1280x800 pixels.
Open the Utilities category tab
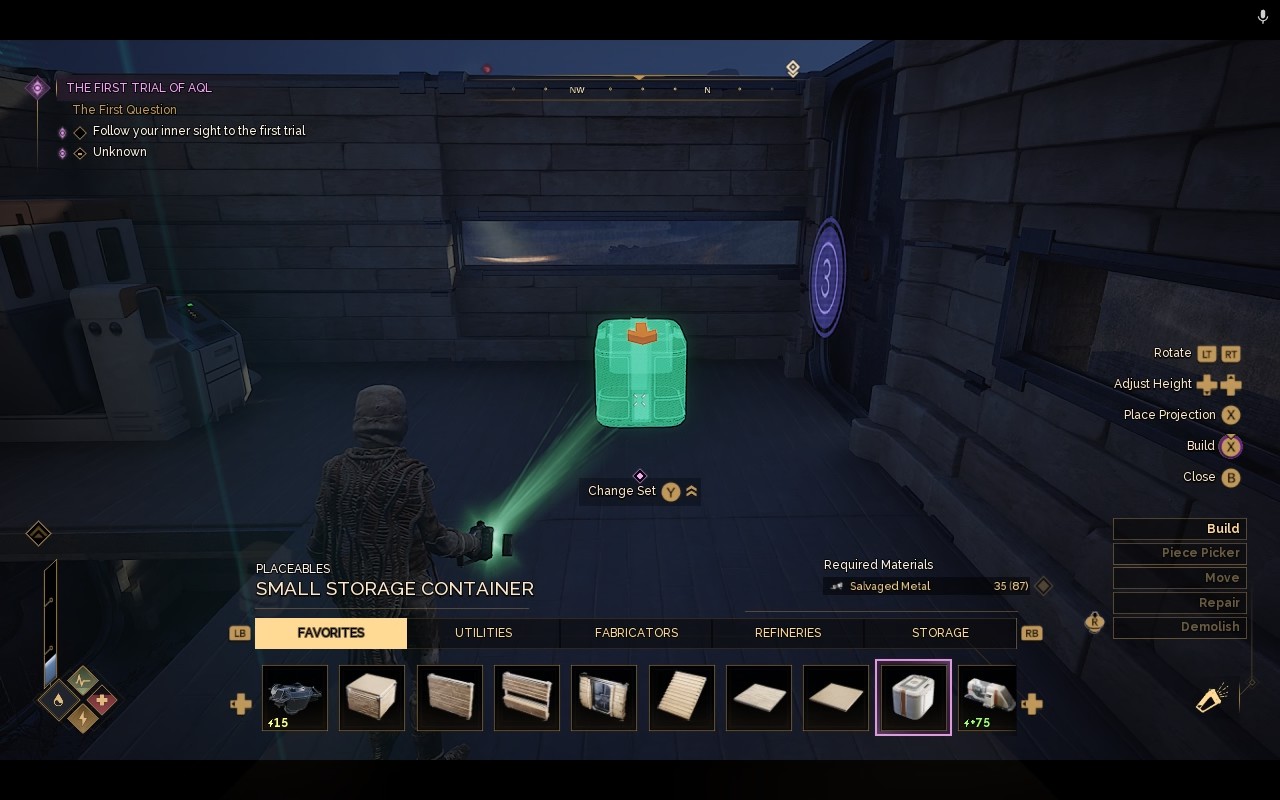click(484, 633)
